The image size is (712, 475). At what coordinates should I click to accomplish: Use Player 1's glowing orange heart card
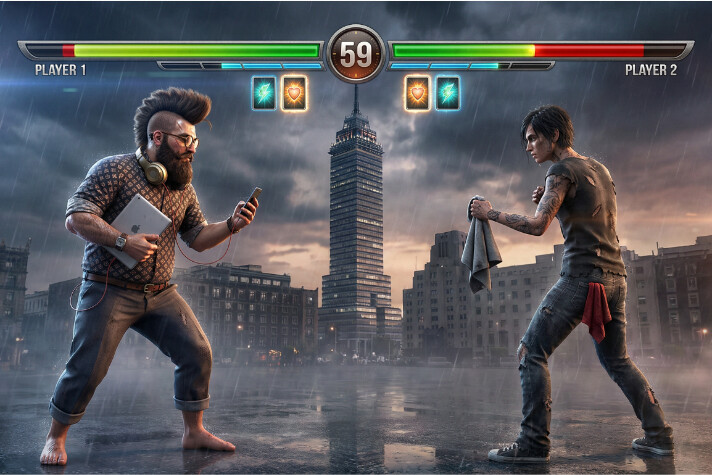[294, 93]
